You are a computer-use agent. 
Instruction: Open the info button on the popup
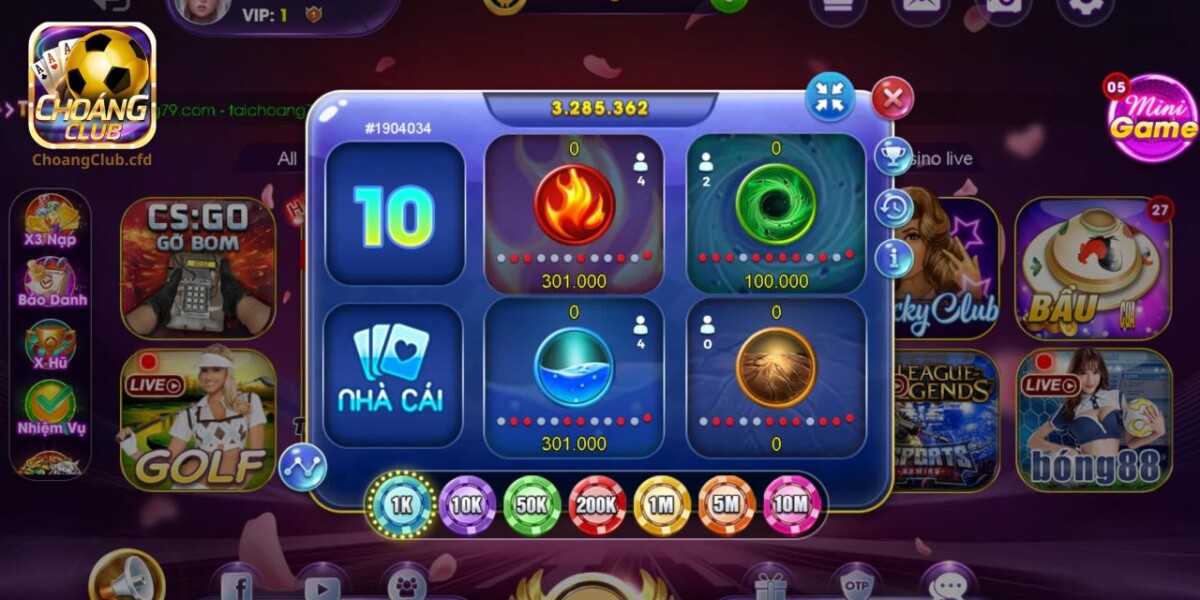[892, 258]
